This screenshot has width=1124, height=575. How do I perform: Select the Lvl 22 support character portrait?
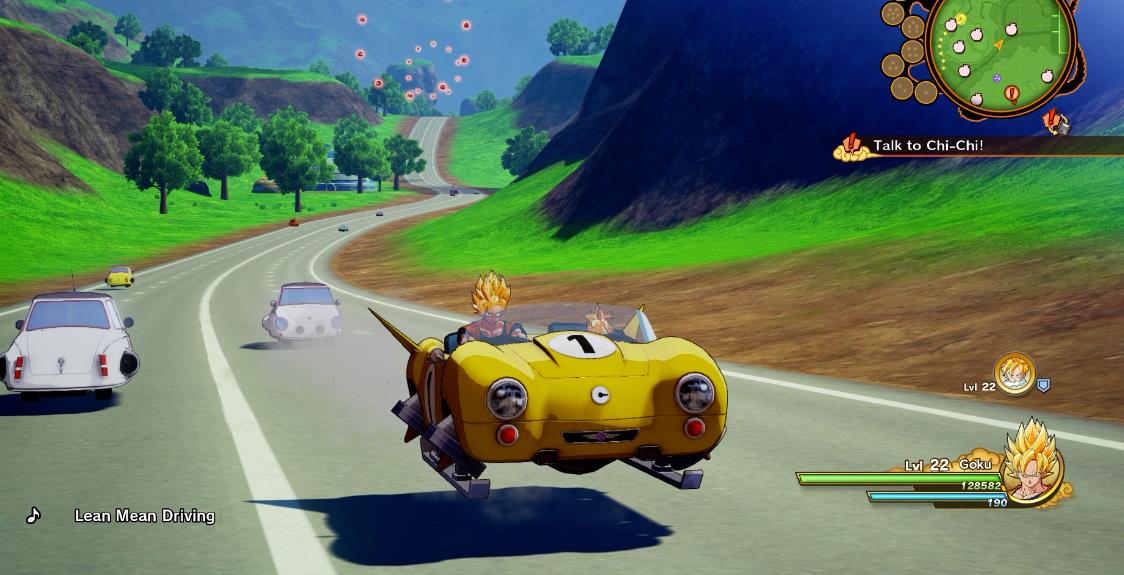coord(1013,373)
